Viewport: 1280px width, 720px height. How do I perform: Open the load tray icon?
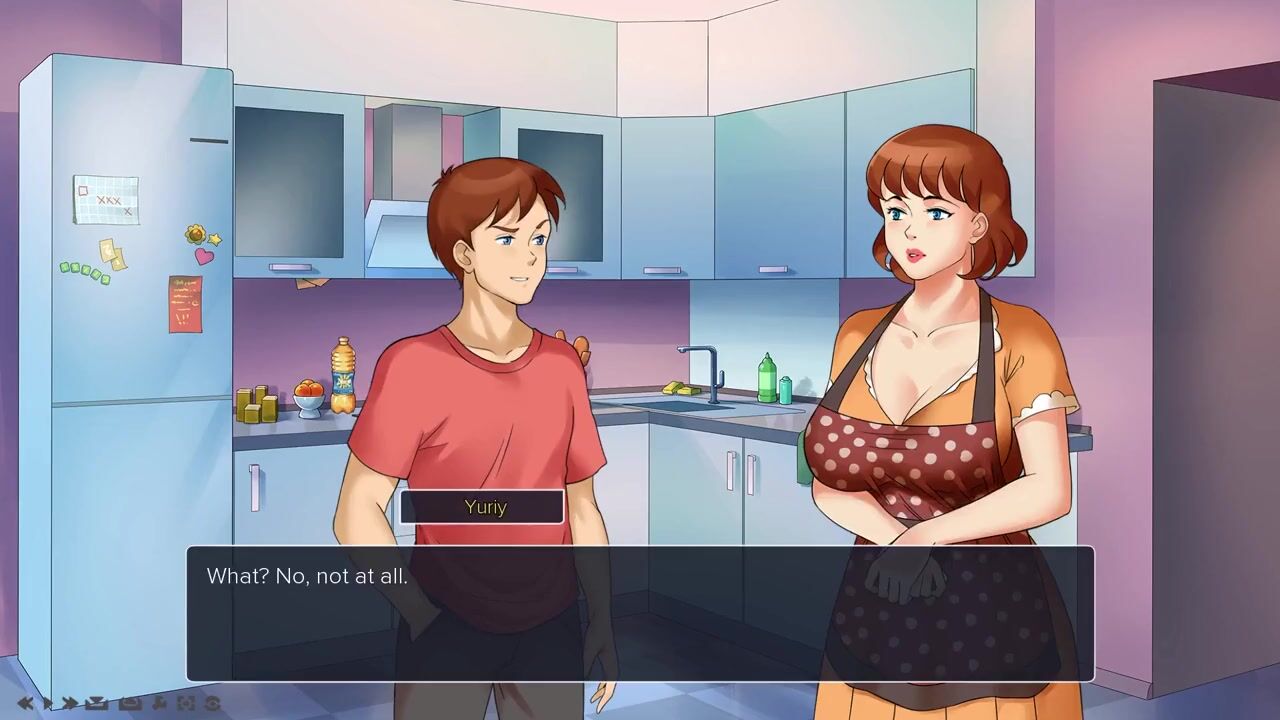point(130,703)
